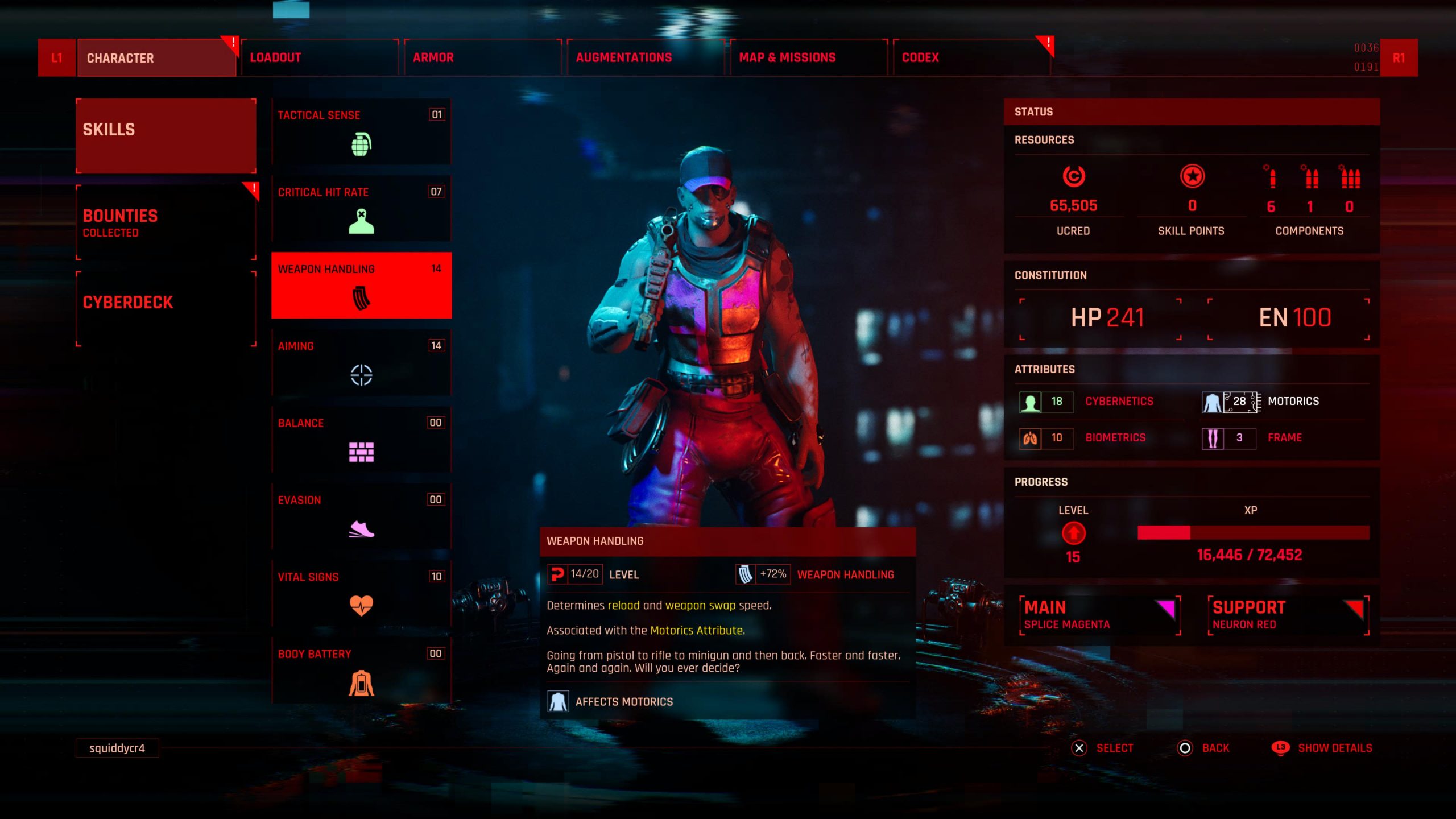
Task: Select the Tactical Sense skill
Action: [x=361, y=131]
